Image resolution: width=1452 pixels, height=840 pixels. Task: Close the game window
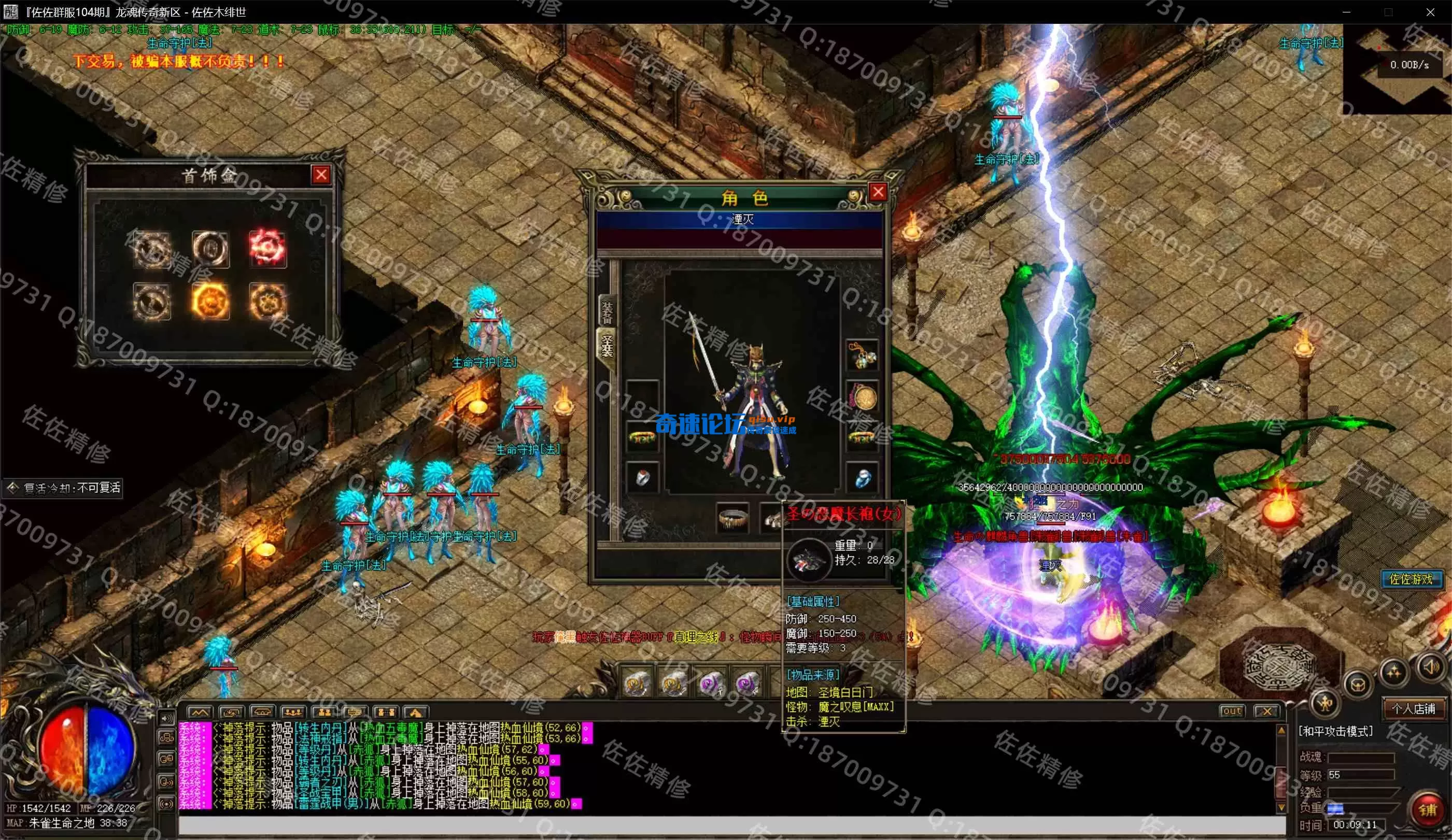(x=1430, y=12)
